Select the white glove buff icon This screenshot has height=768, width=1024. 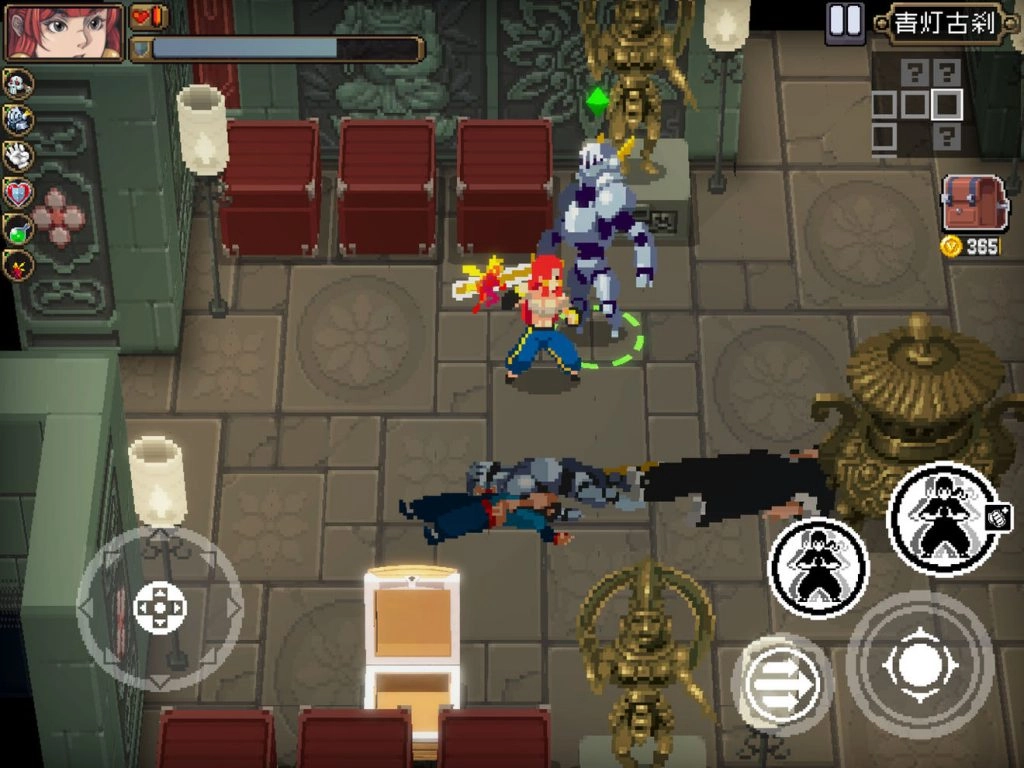coord(18,156)
